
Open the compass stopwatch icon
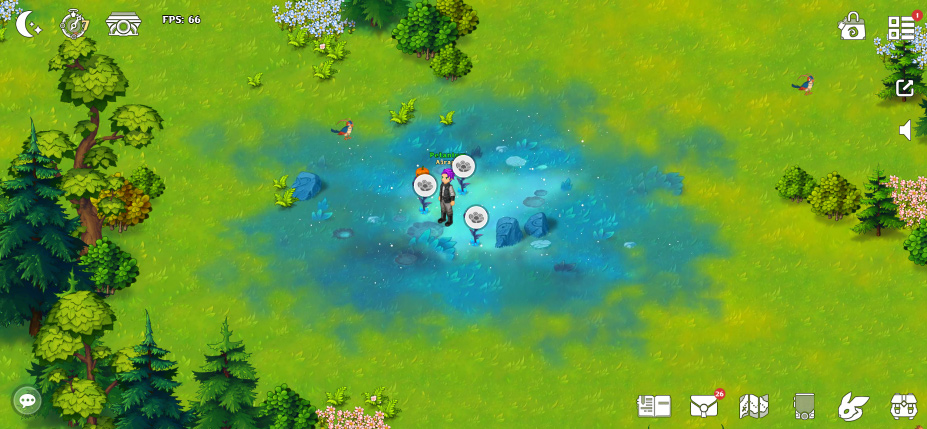tap(75, 23)
